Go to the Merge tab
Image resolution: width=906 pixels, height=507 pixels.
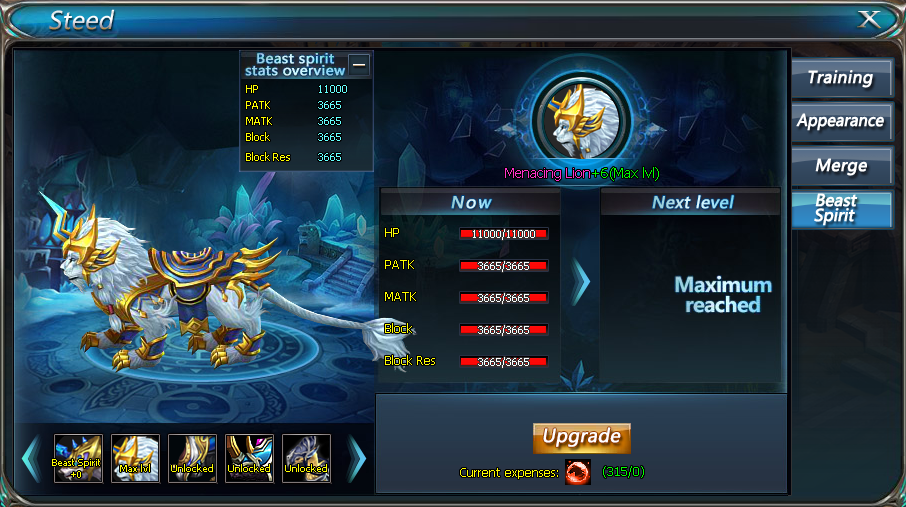[x=840, y=165]
